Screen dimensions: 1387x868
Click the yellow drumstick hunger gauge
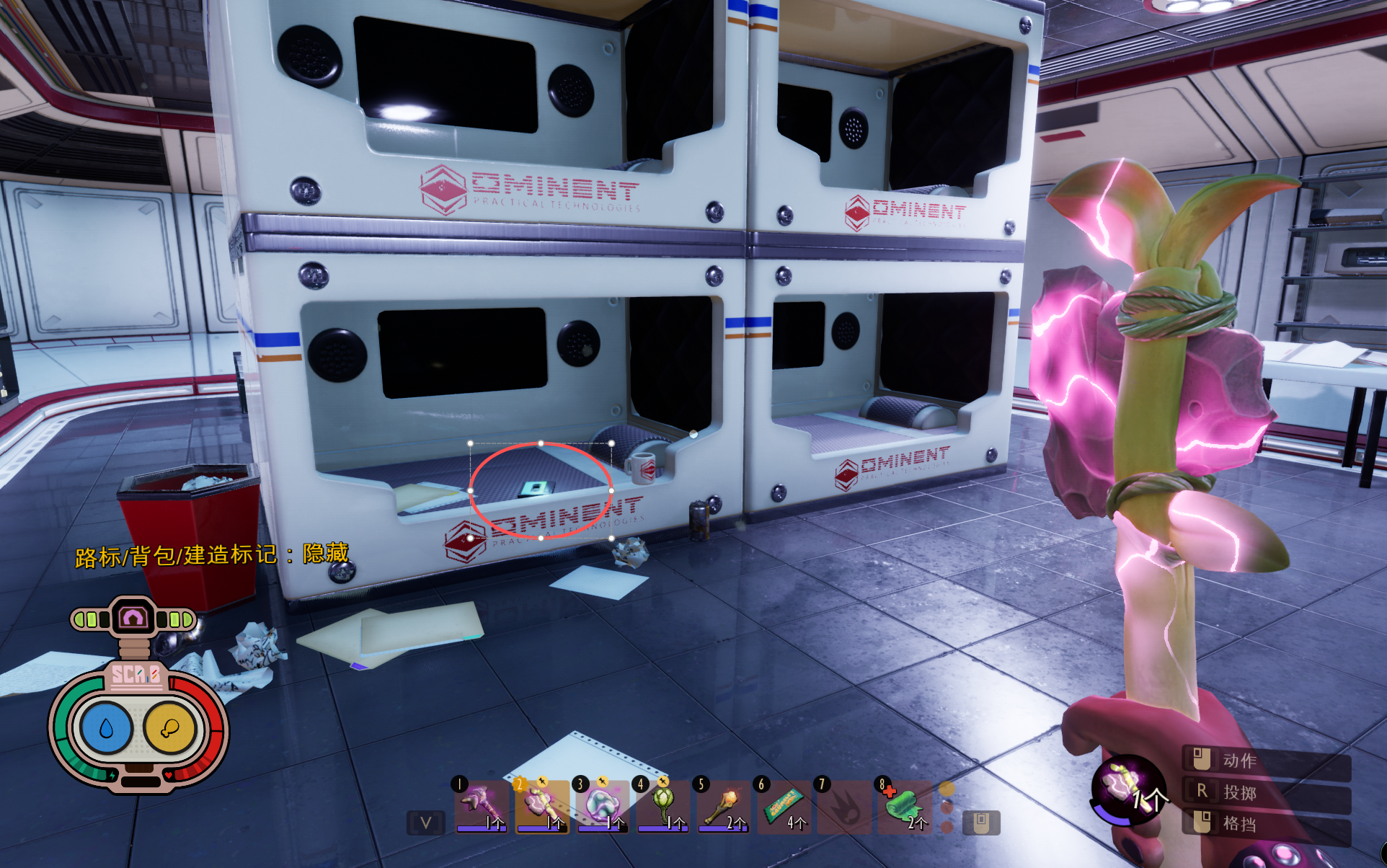coord(170,729)
